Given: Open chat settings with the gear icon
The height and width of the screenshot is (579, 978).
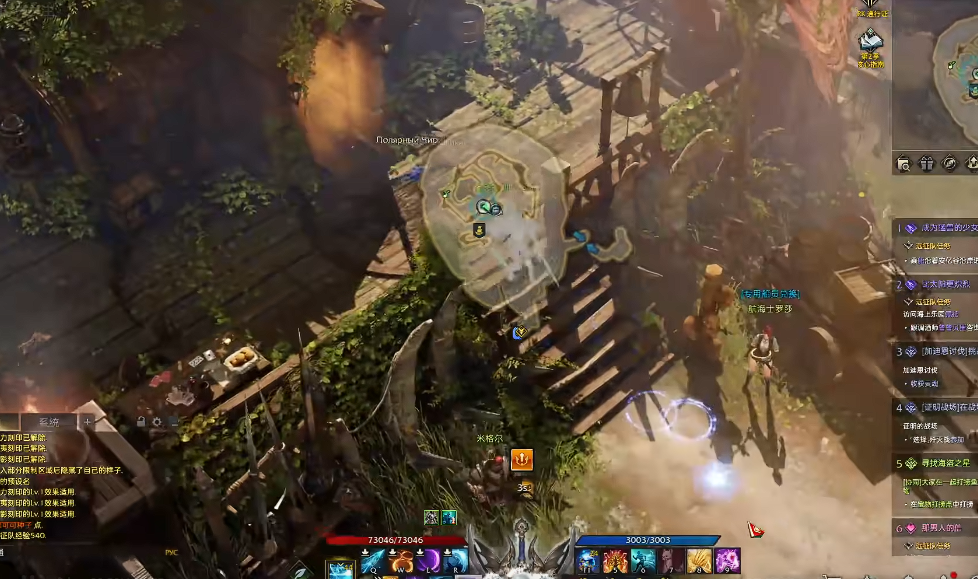Looking at the screenshot, I should pos(157,421).
